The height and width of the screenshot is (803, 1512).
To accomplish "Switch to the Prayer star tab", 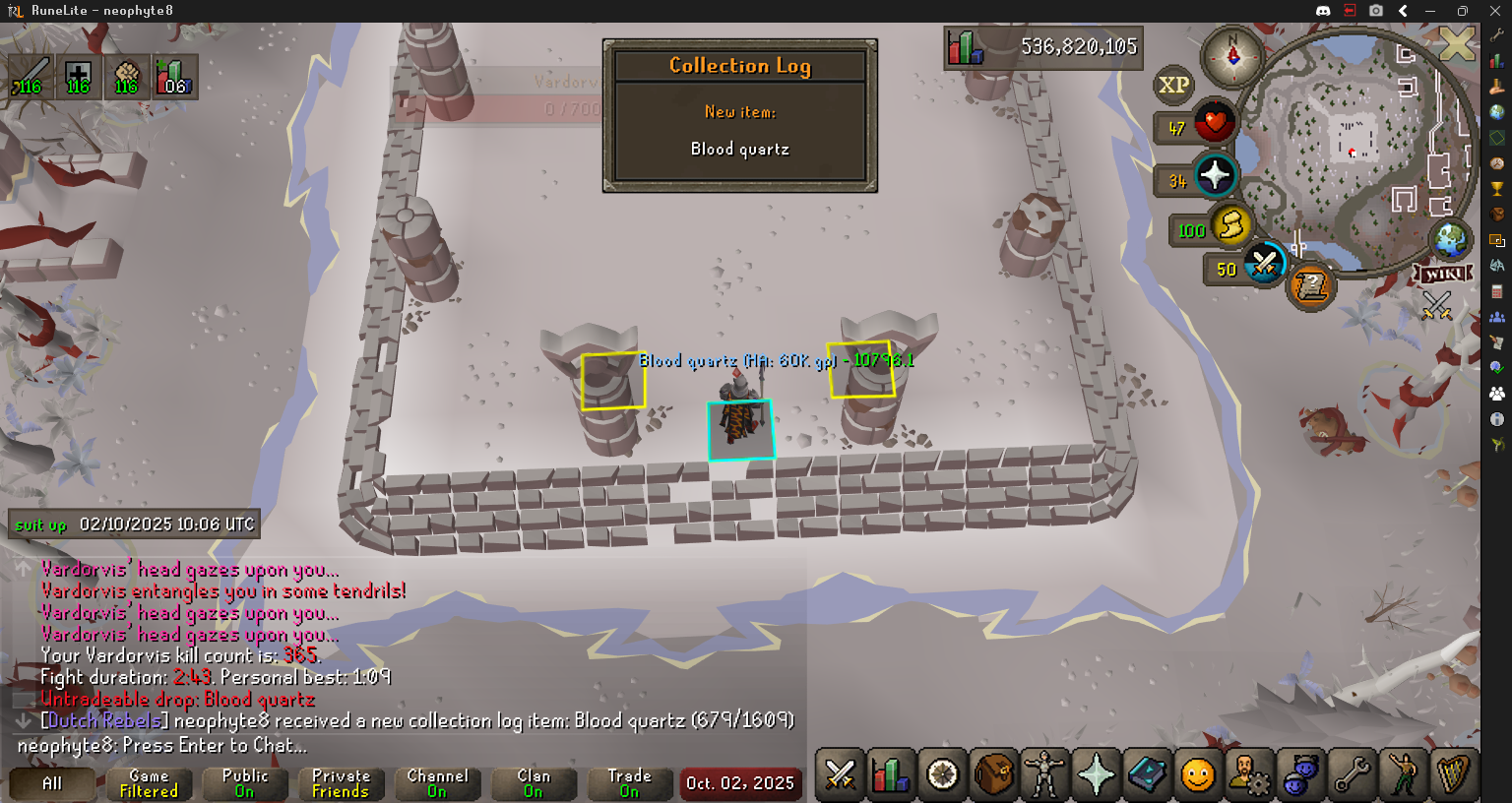I will point(1096,774).
